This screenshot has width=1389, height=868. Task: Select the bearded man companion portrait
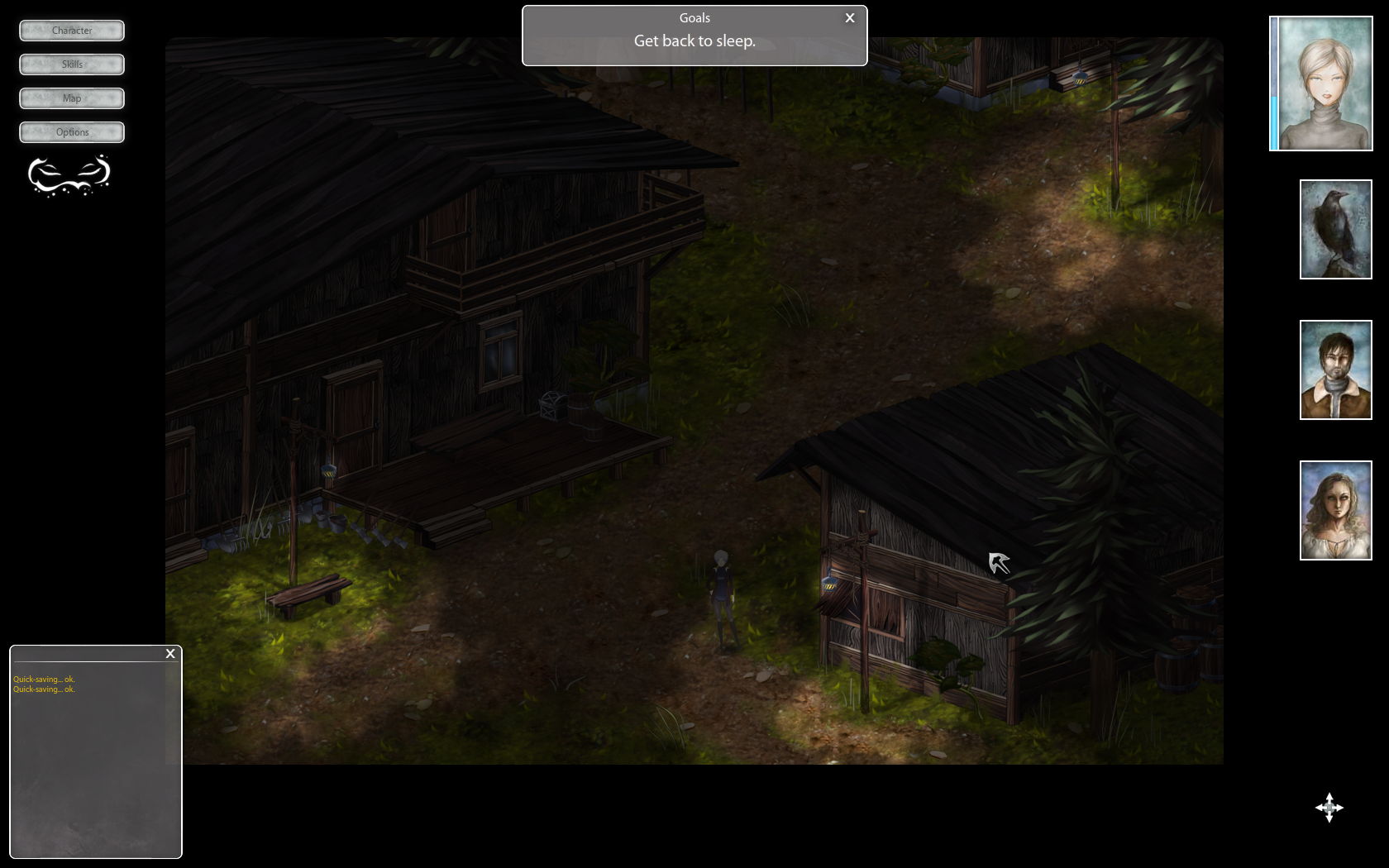pyautogui.click(x=1335, y=370)
